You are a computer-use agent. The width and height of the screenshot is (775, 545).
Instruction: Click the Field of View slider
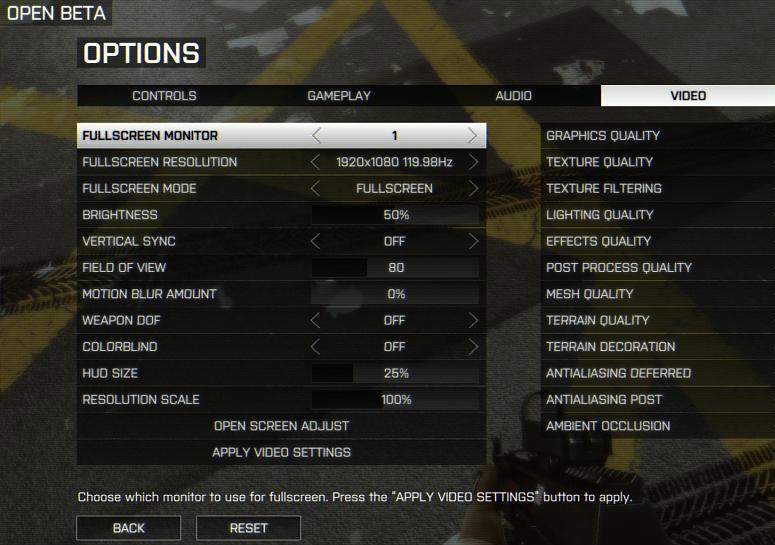pyautogui.click(x=395, y=268)
